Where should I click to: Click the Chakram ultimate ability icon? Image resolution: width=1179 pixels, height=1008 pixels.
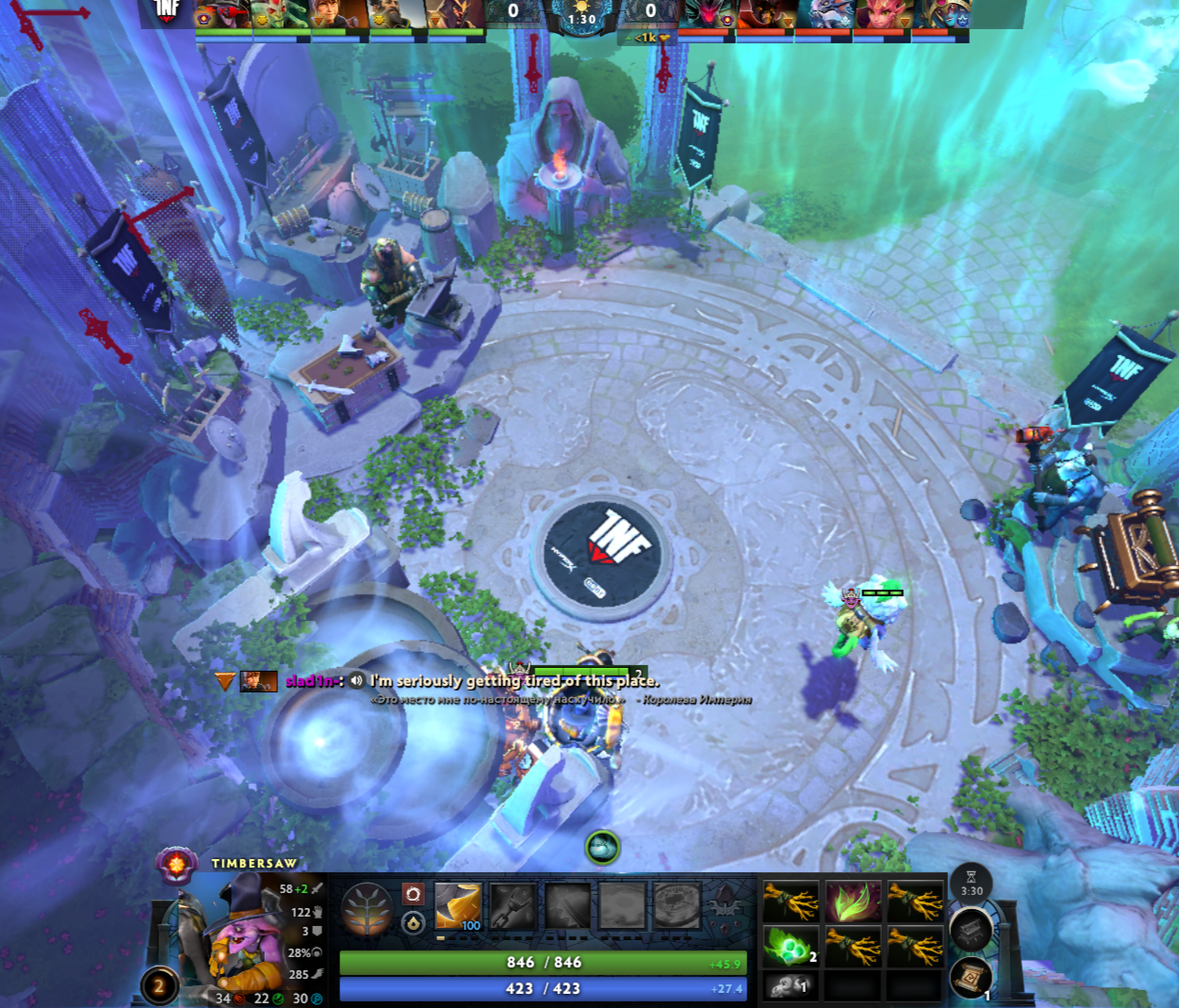click(x=677, y=906)
